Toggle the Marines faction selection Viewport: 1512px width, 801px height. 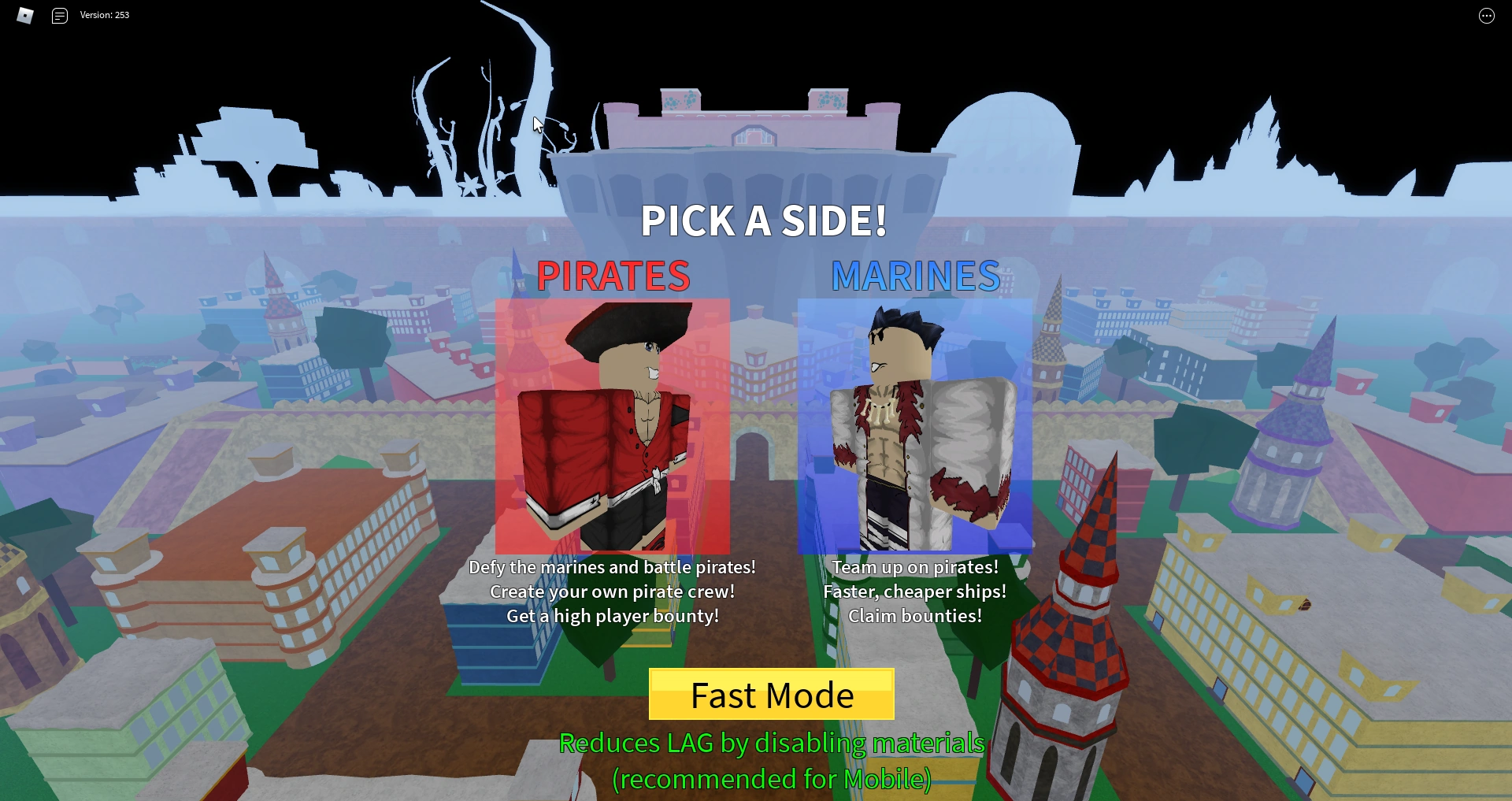pos(913,425)
